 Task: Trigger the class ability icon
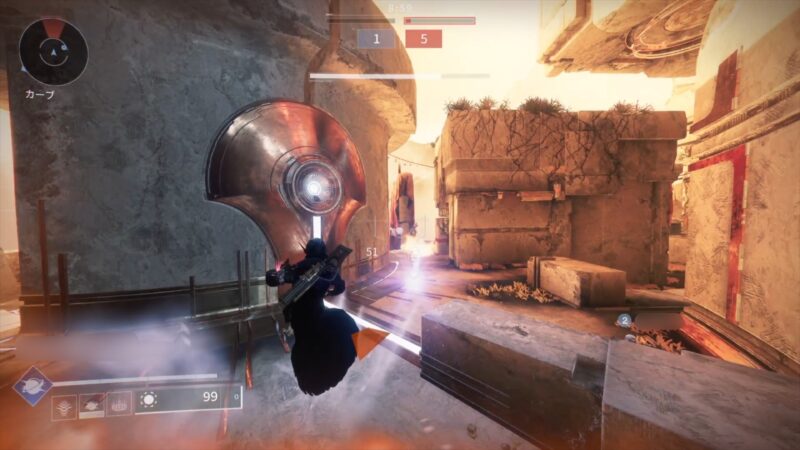(x=118, y=405)
